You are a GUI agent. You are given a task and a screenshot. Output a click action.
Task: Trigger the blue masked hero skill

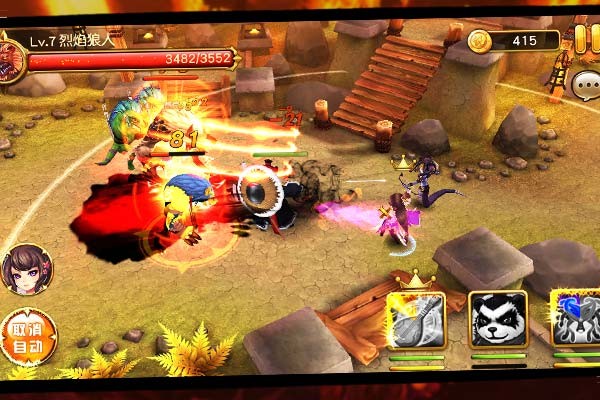[576, 320]
